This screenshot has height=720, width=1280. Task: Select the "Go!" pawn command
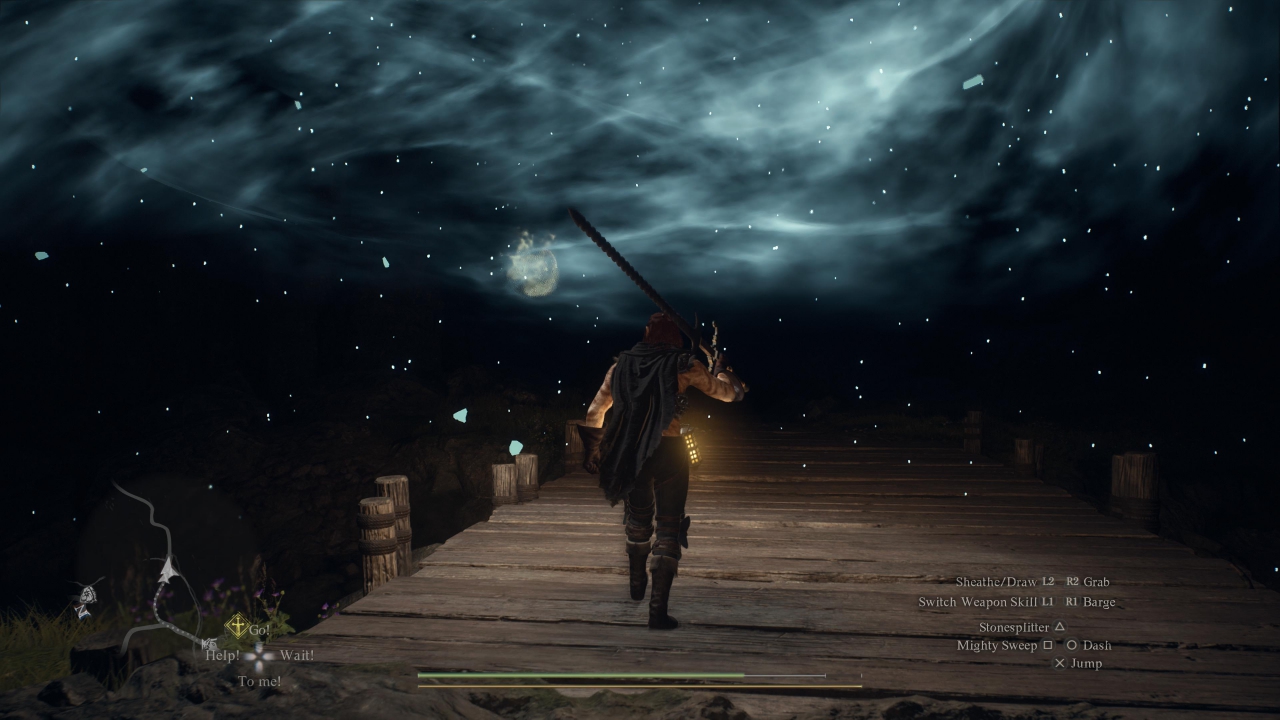click(x=259, y=630)
